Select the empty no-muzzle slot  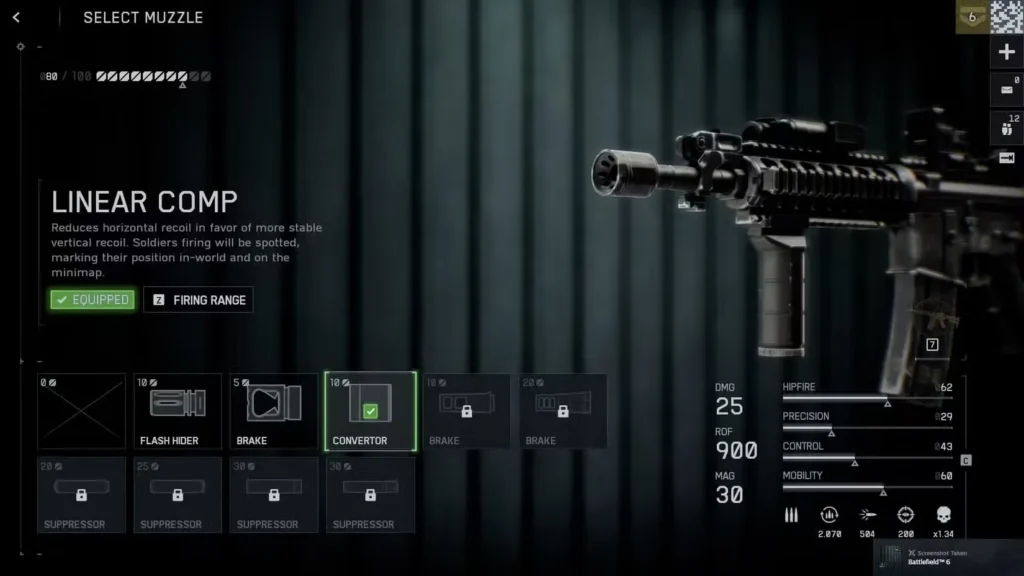point(82,411)
